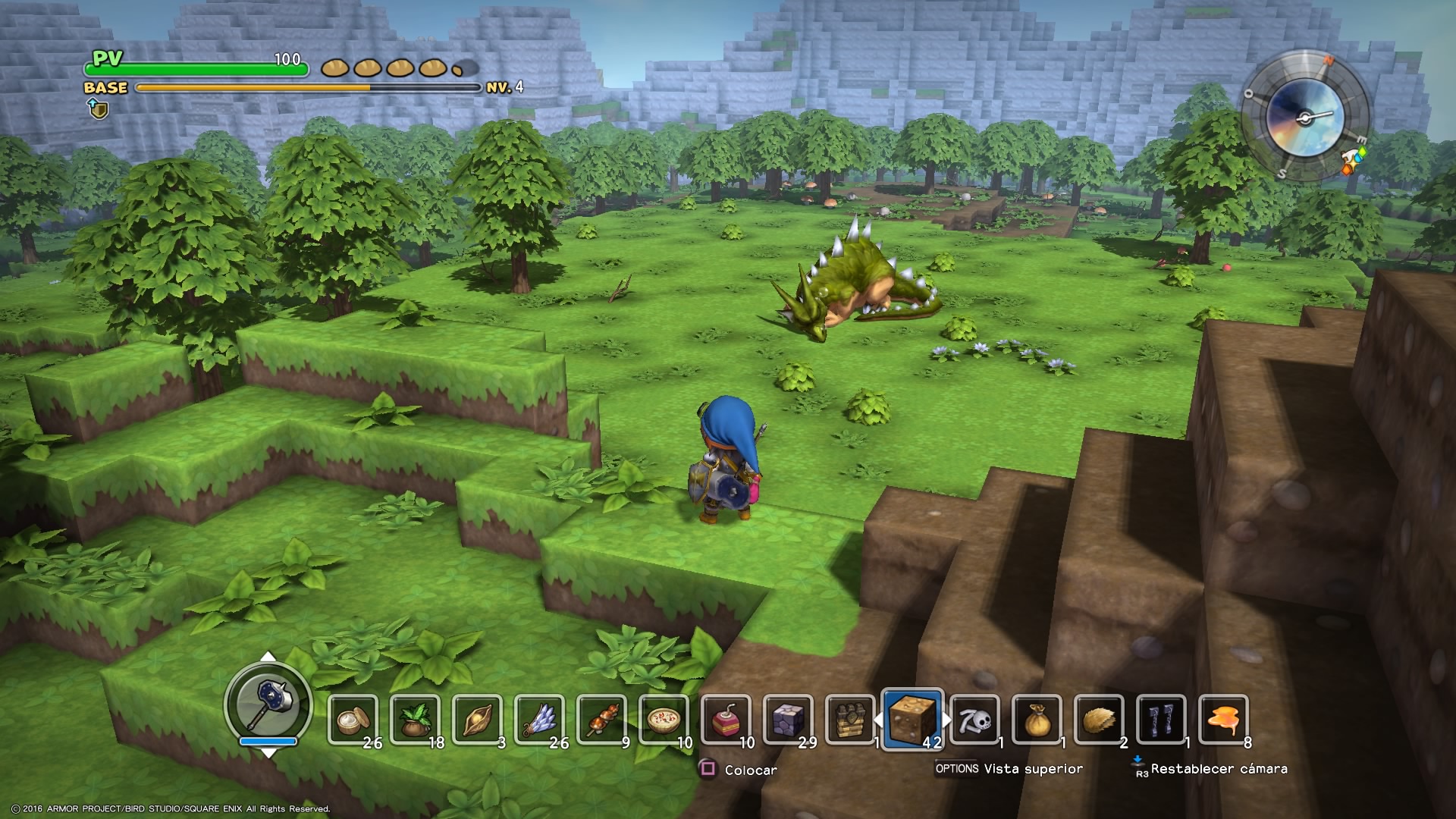Select the cream pot hotbar slot
The image size is (1456, 819).
tap(353, 720)
